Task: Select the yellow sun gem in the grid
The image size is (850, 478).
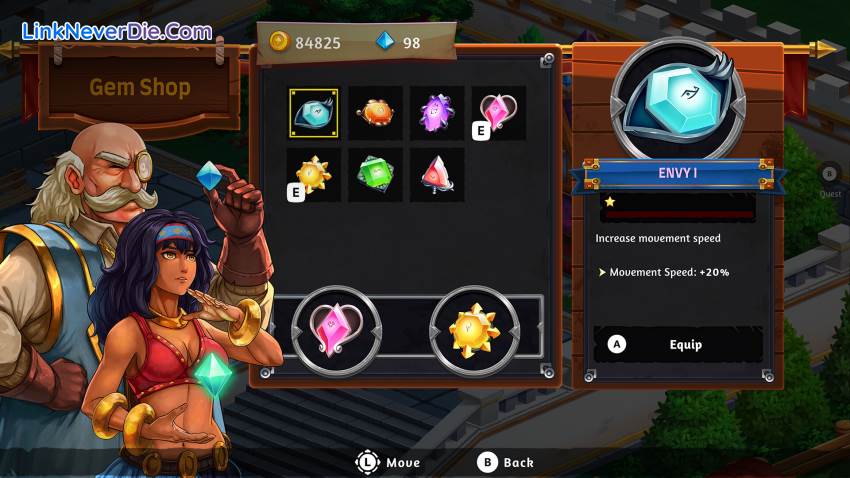Action: pos(314,175)
